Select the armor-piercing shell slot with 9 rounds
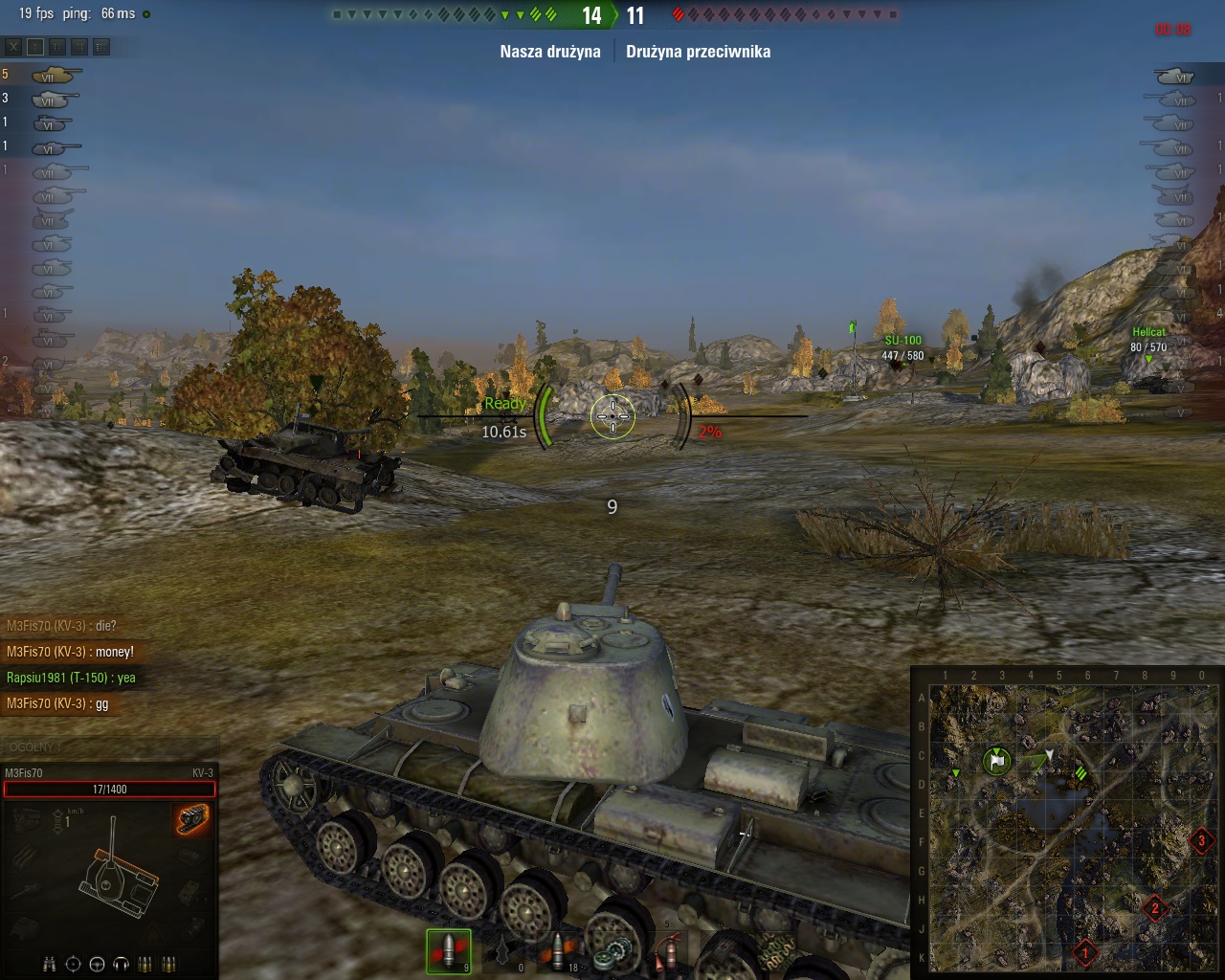 (448, 951)
